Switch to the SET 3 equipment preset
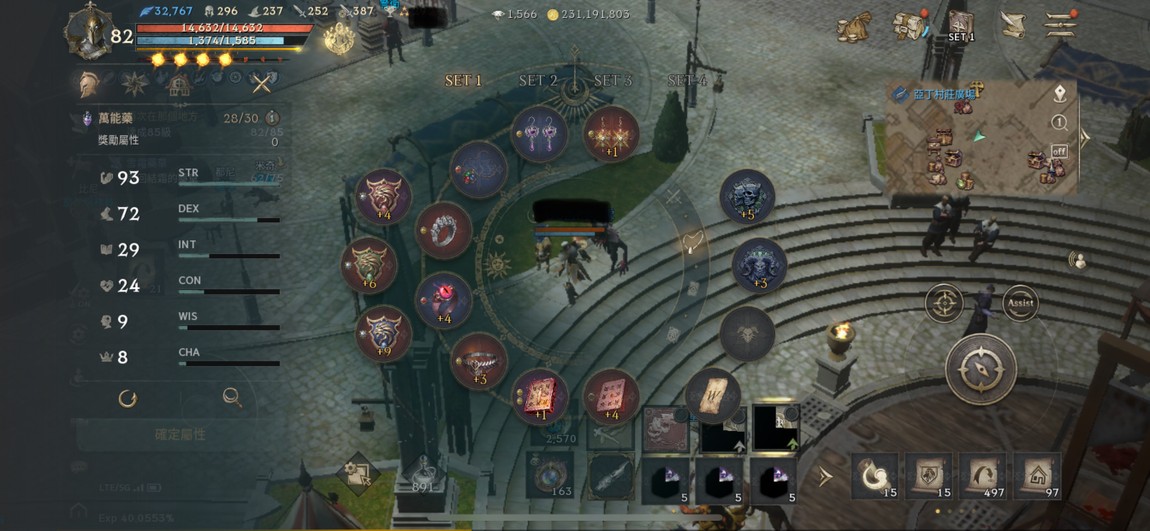This screenshot has height=531, width=1150. click(612, 80)
